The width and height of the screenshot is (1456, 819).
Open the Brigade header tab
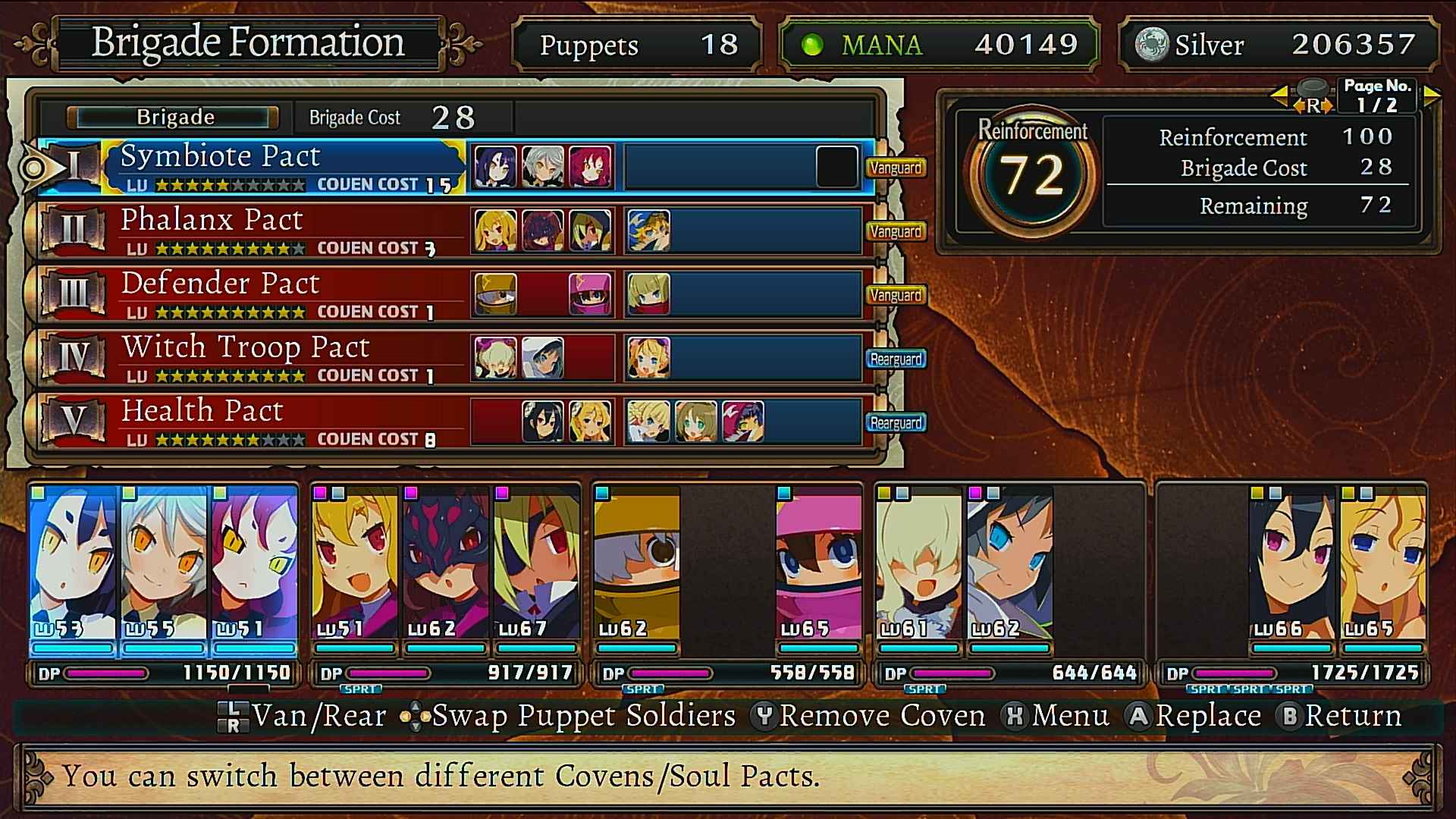tap(174, 118)
